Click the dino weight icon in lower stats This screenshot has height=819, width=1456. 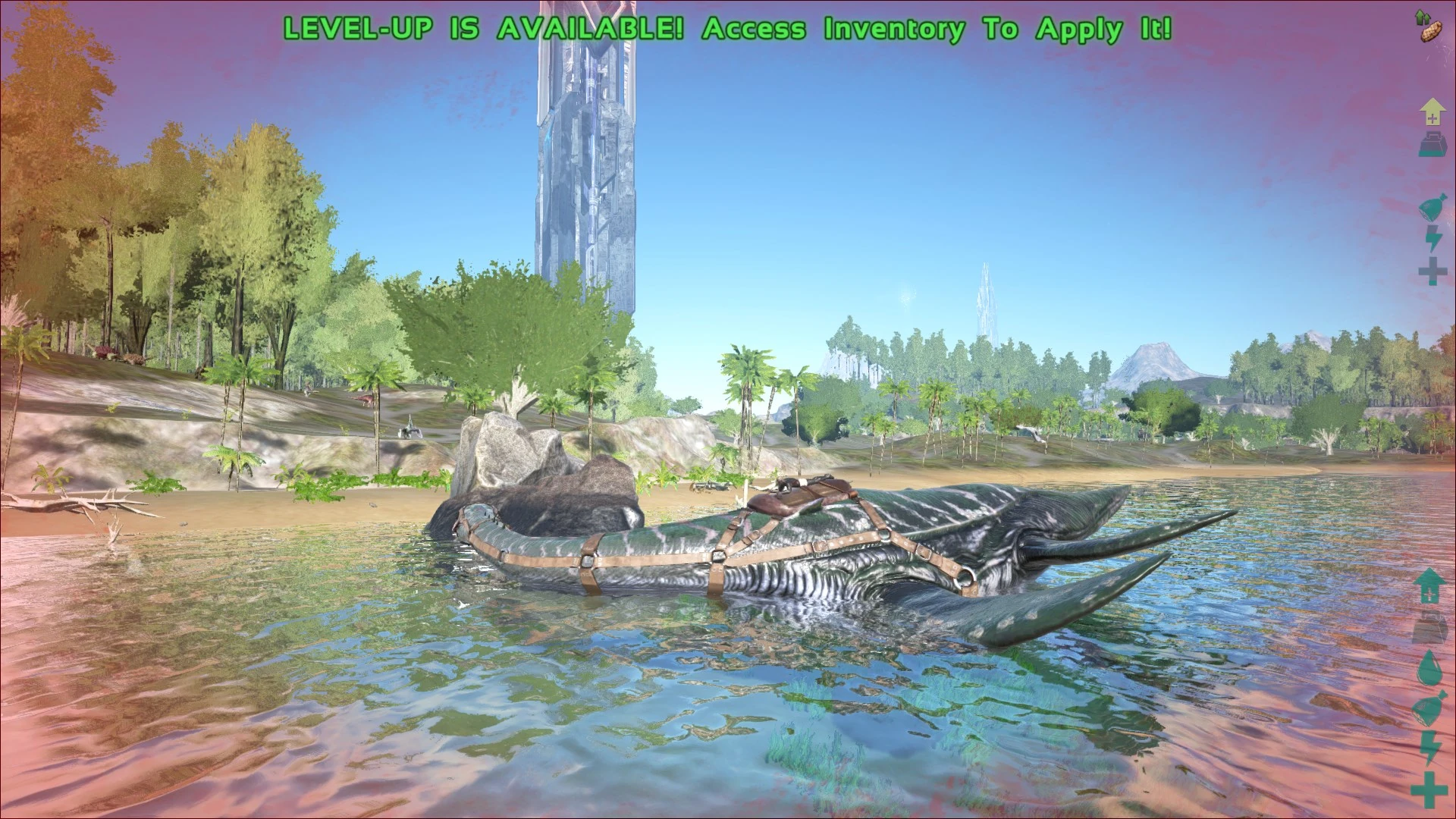point(1429,626)
